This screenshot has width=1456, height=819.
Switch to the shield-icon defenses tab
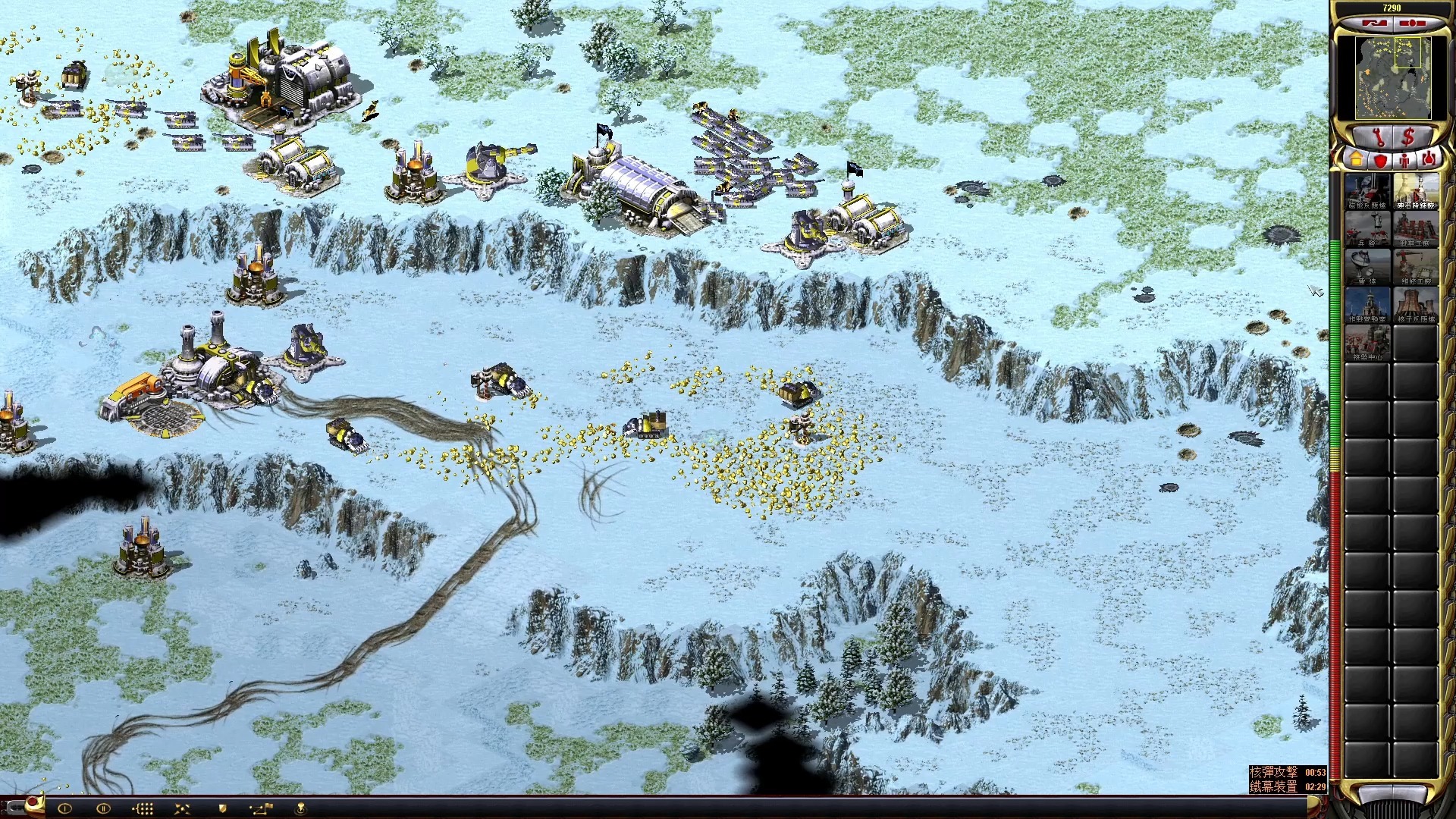coord(1380,160)
